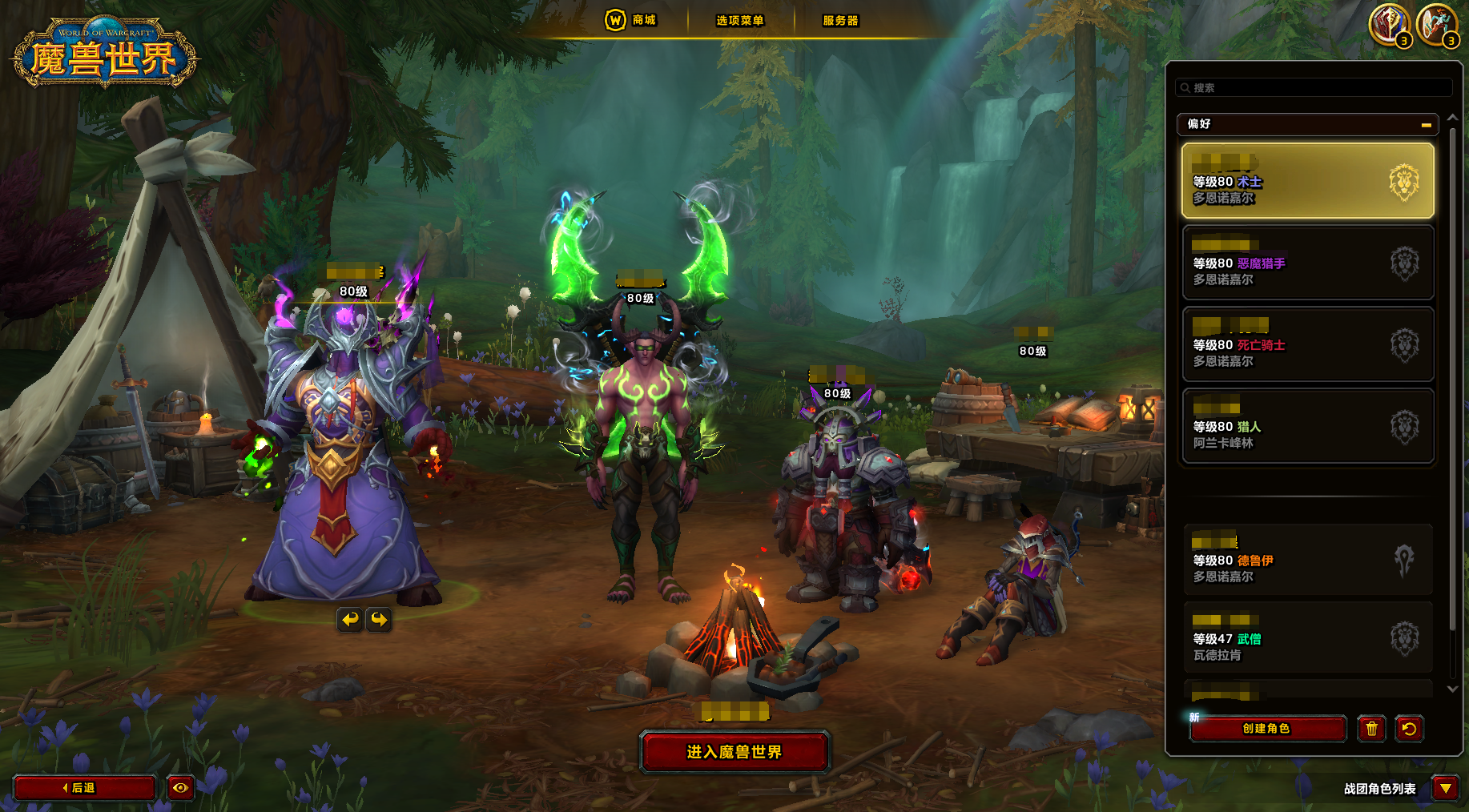Viewport: 1469px width, 812px height.
Task: Choose the level 80 死亡骑士 character row
Action: tap(1307, 344)
